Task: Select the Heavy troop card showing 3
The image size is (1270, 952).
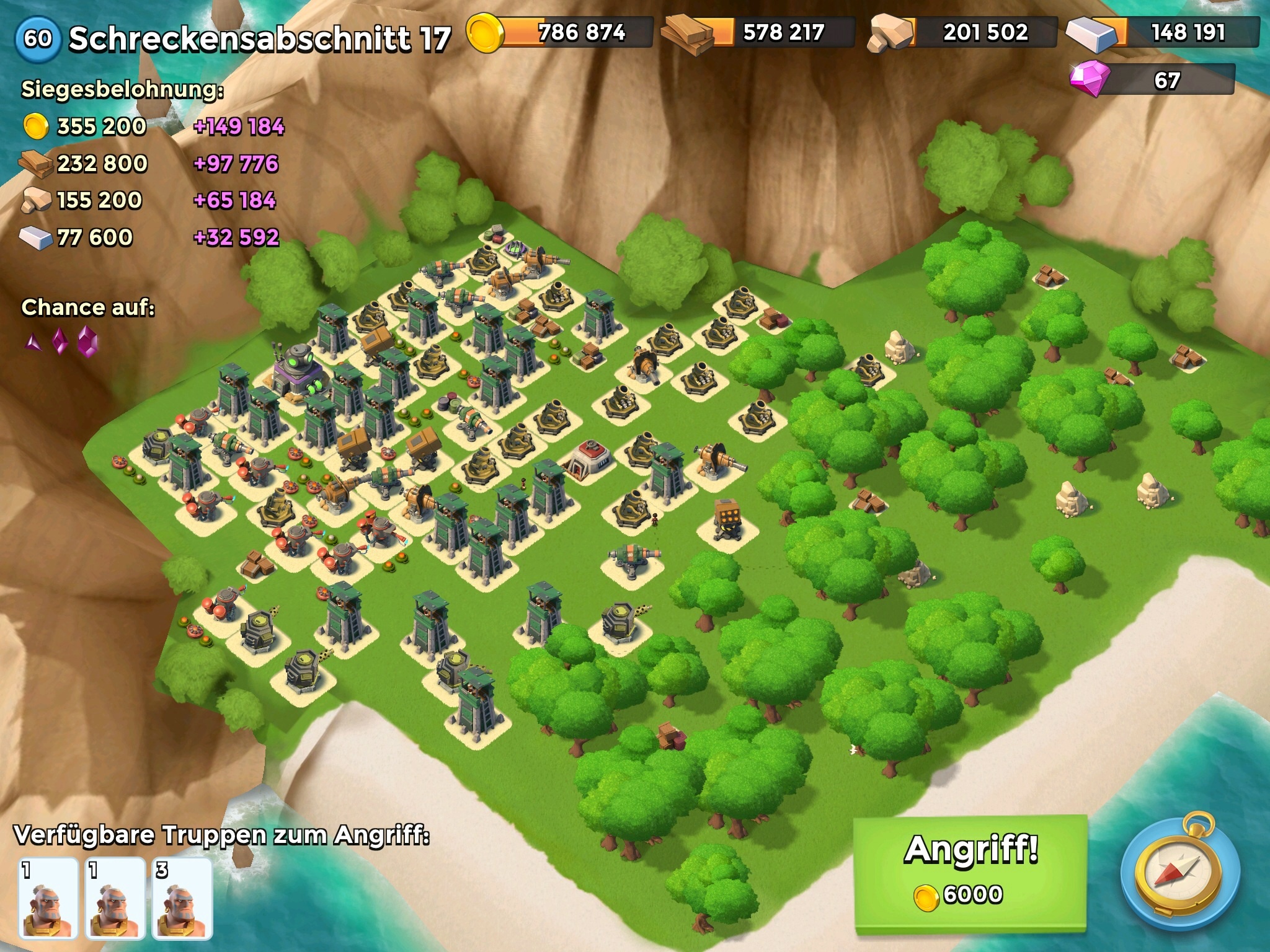Action: click(182, 897)
